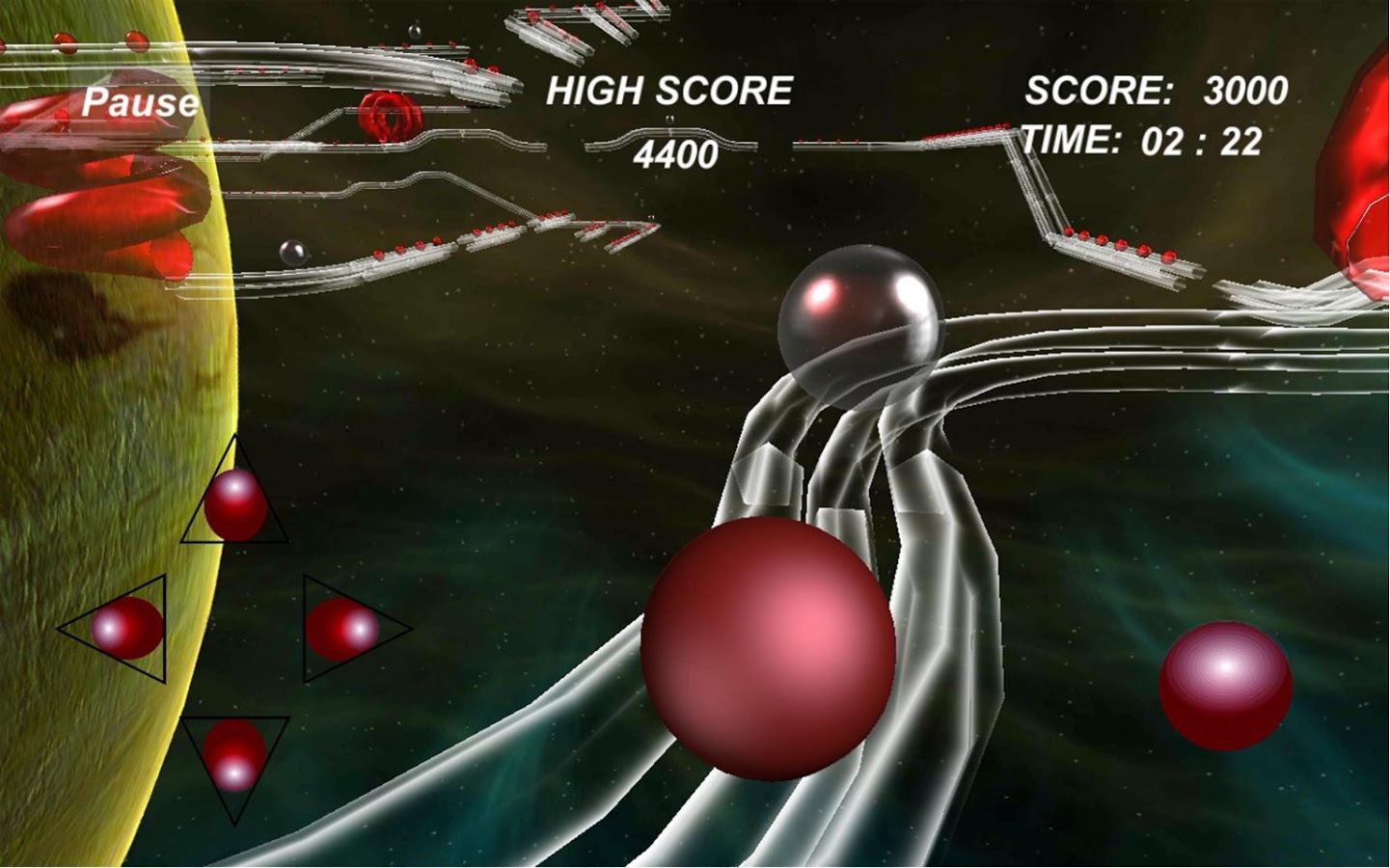Click the SCORE 3000 display
Screen dimensions: 1390x868
pos(1158,90)
